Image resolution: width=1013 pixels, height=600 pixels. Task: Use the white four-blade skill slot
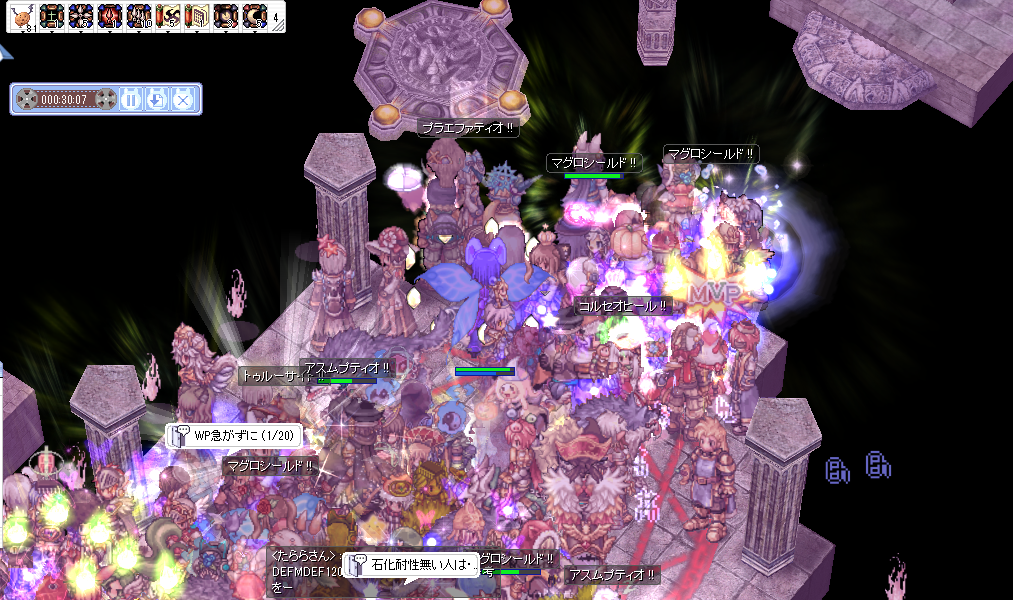coord(80,16)
